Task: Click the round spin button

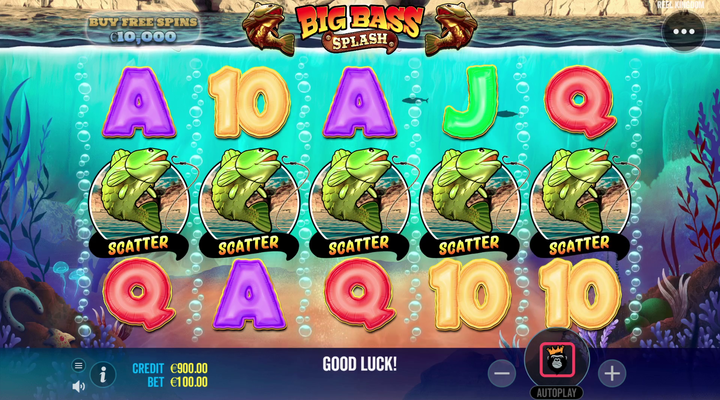Action: (556, 358)
